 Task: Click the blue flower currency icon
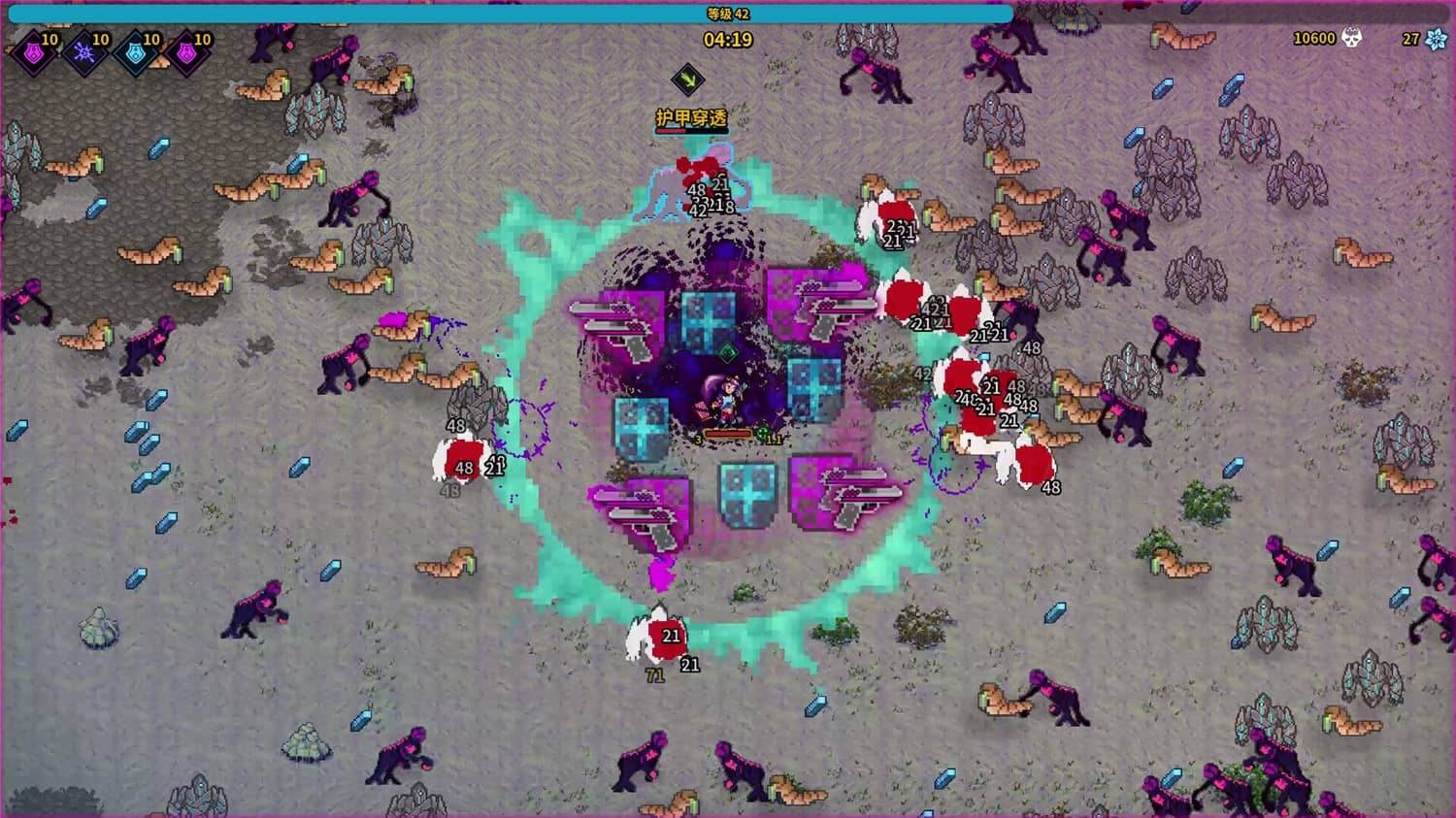[1435, 40]
